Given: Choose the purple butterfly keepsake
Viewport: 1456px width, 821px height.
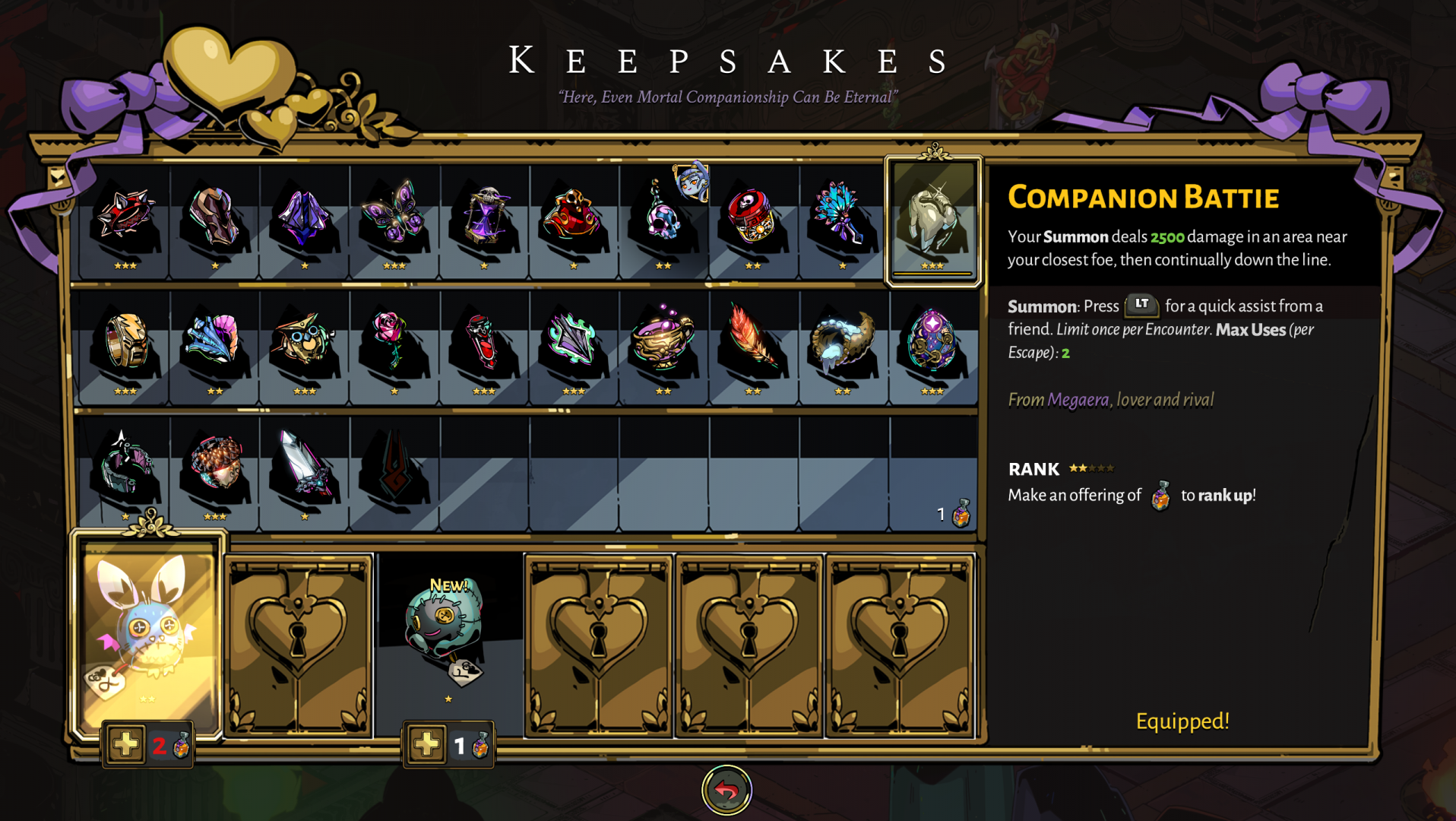Looking at the screenshot, I should point(394,216).
